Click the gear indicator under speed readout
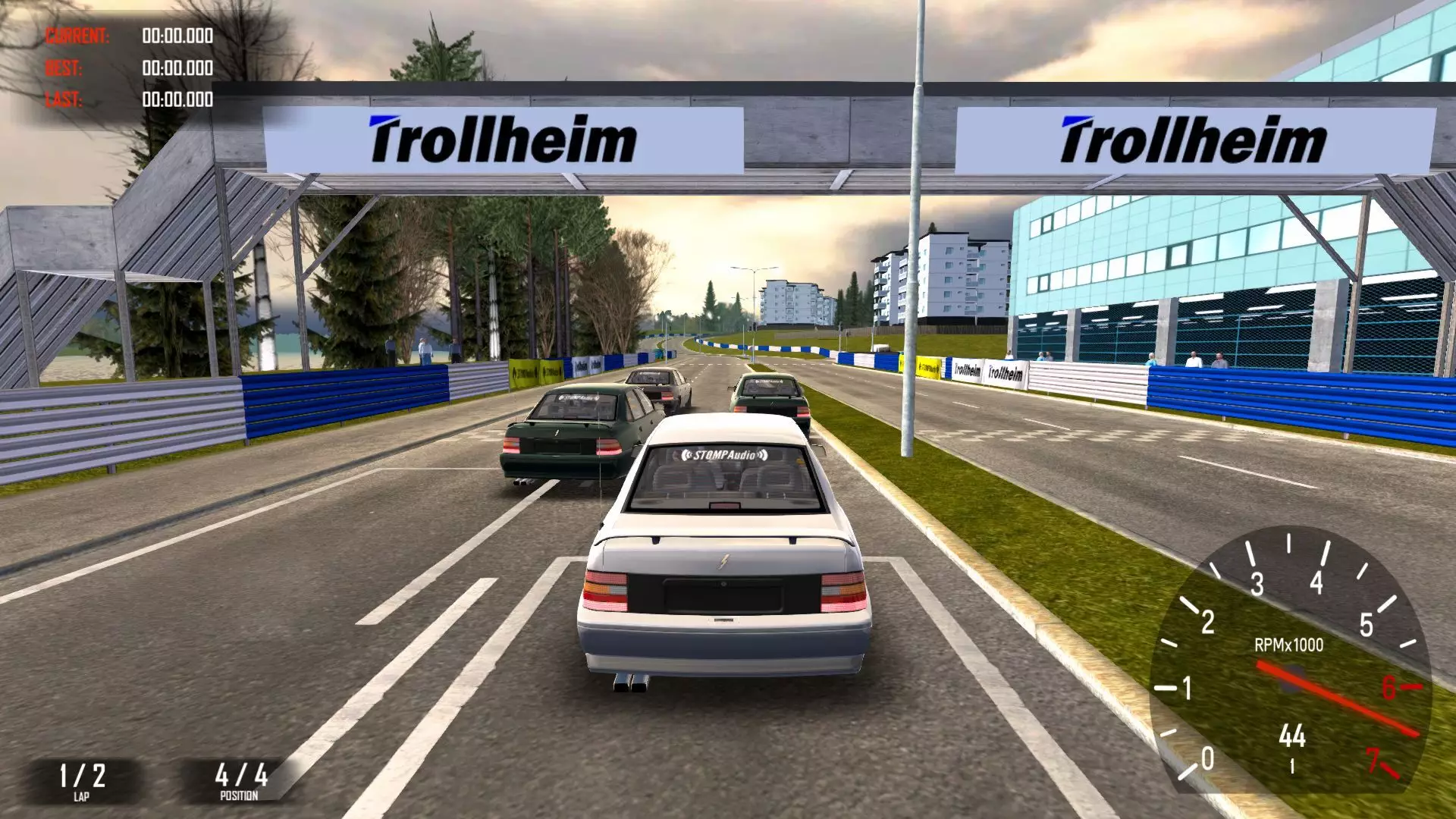 point(1291,766)
